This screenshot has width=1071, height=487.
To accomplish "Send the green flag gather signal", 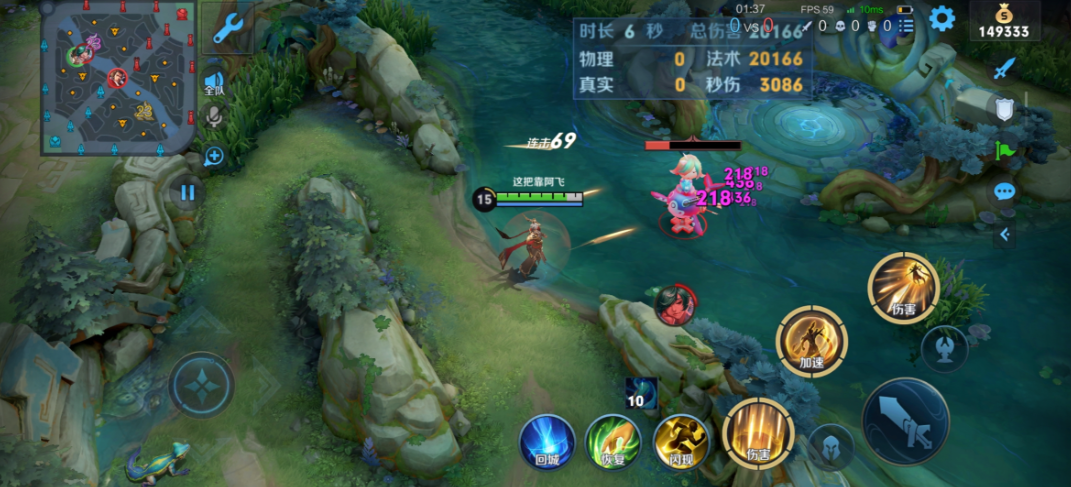I will (x=1004, y=150).
